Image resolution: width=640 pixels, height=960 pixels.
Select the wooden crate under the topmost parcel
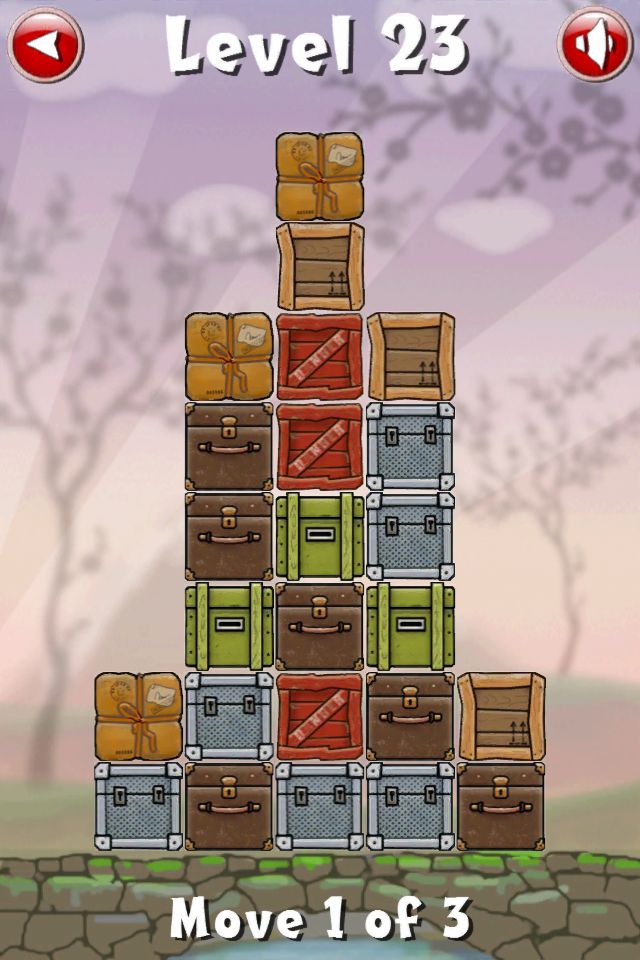pos(320,266)
